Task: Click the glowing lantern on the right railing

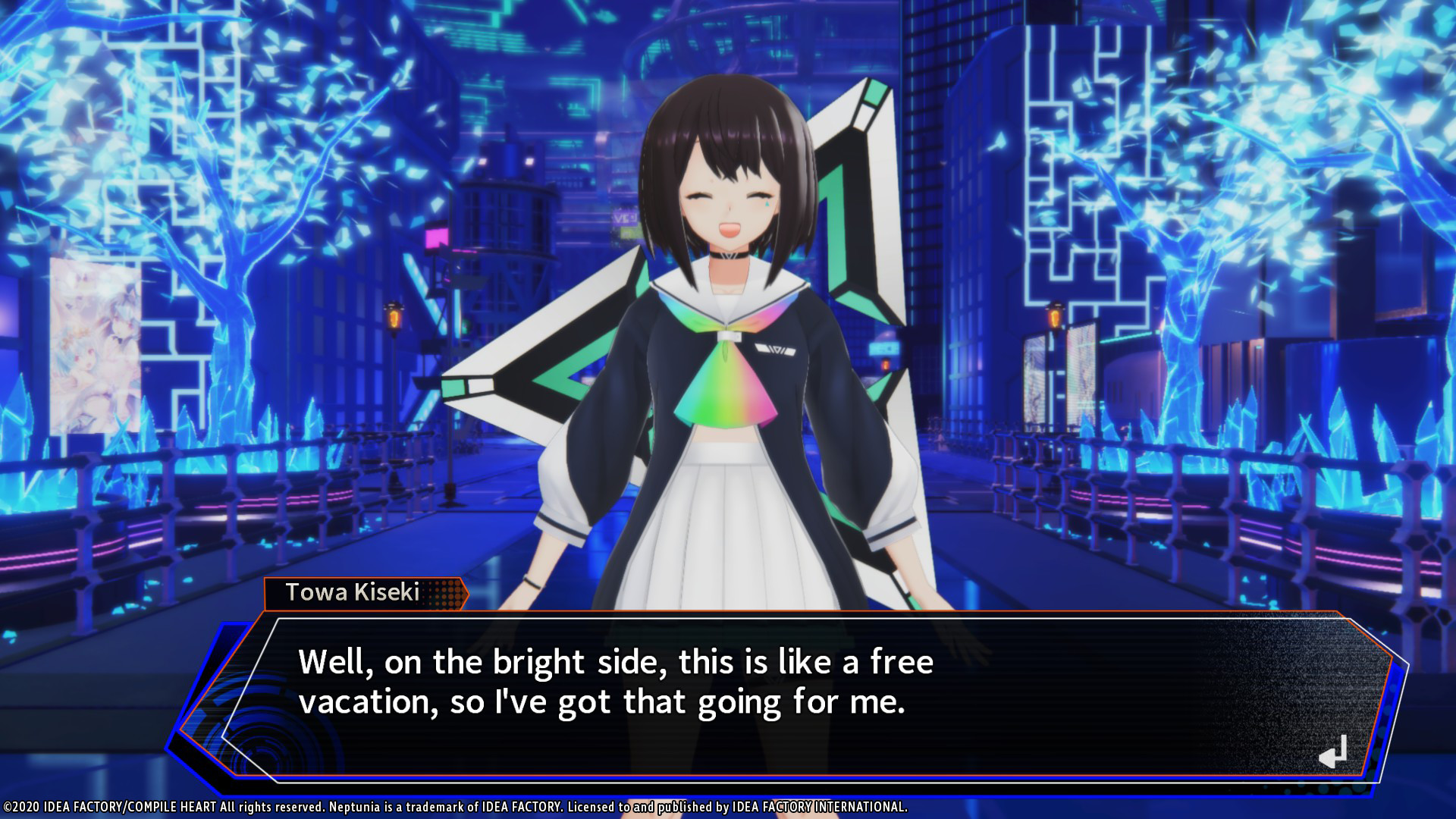Action: pos(1053,318)
